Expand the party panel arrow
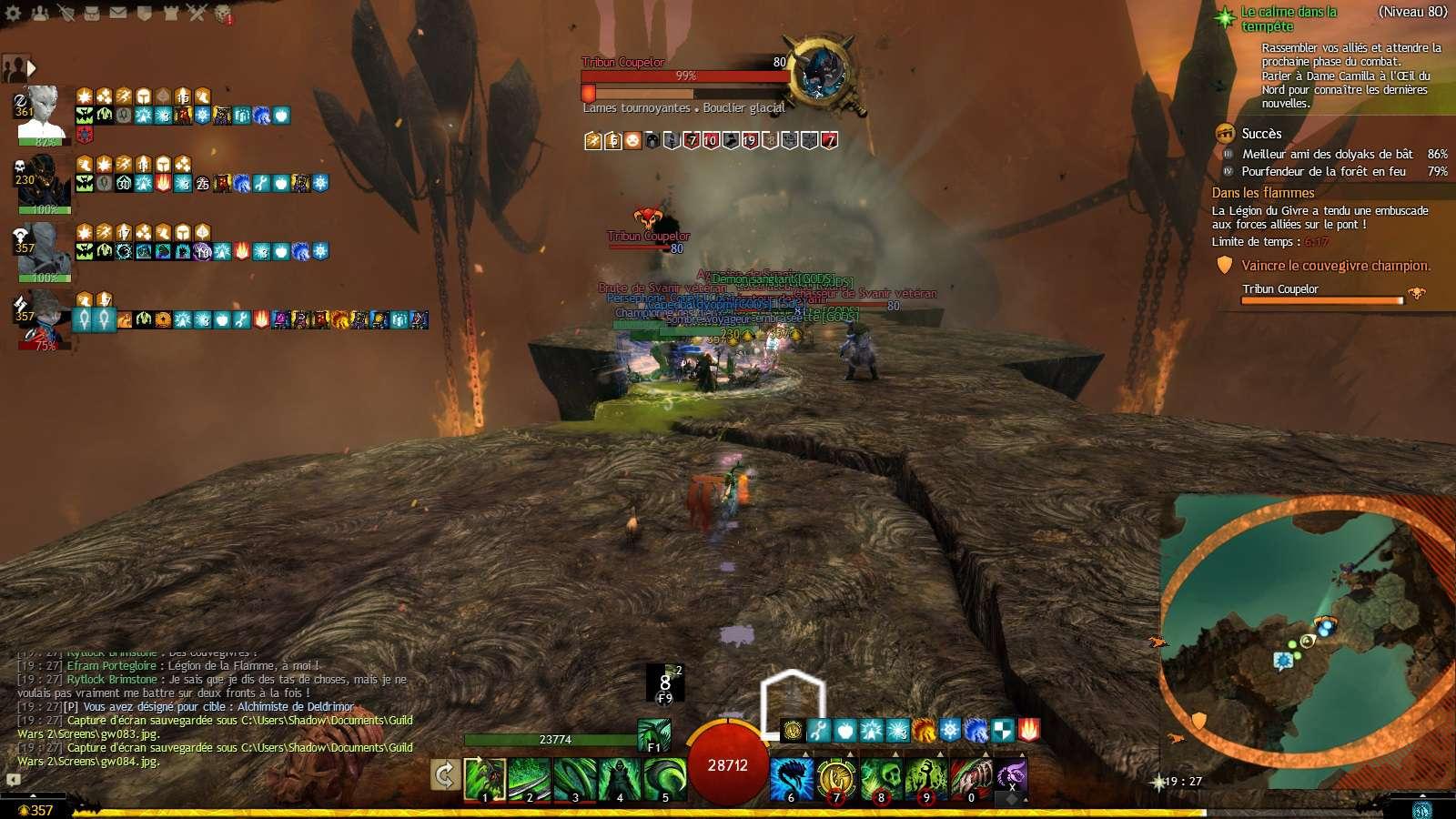Screen dimensions: 1456x819 tap(33, 67)
